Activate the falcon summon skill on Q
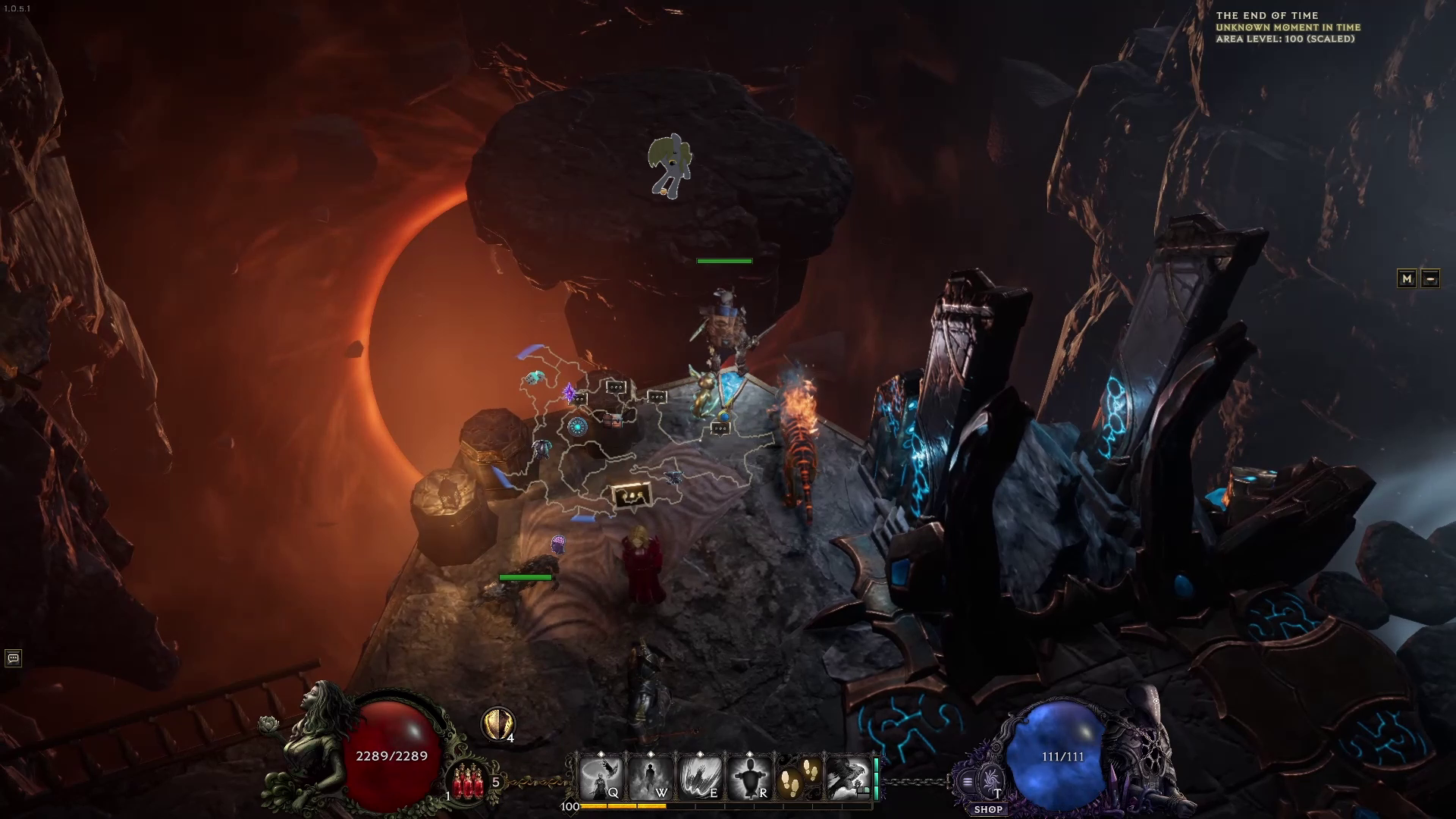The image size is (1456, 819). click(x=601, y=777)
